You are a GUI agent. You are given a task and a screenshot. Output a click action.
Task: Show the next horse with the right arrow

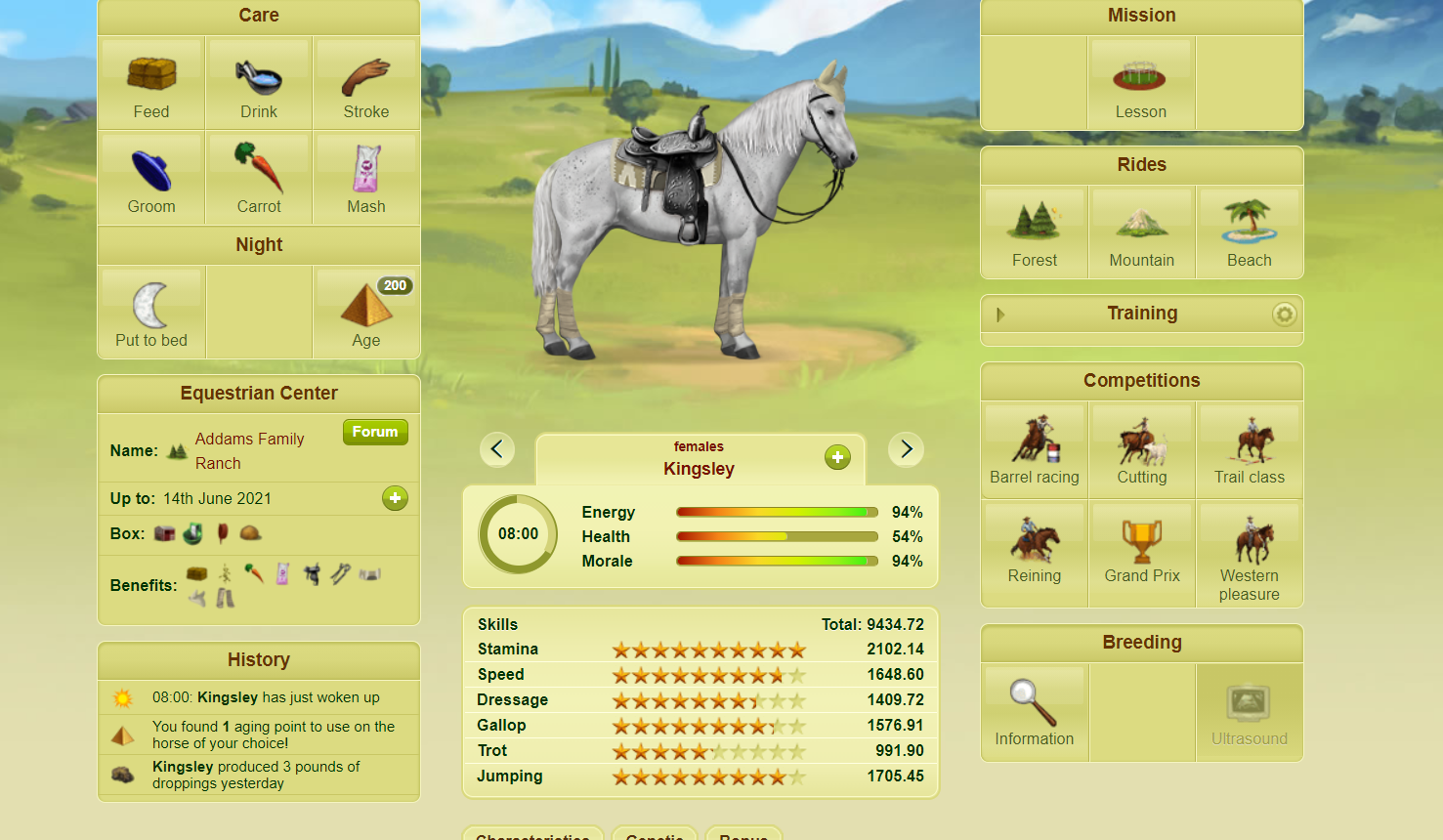pos(906,449)
